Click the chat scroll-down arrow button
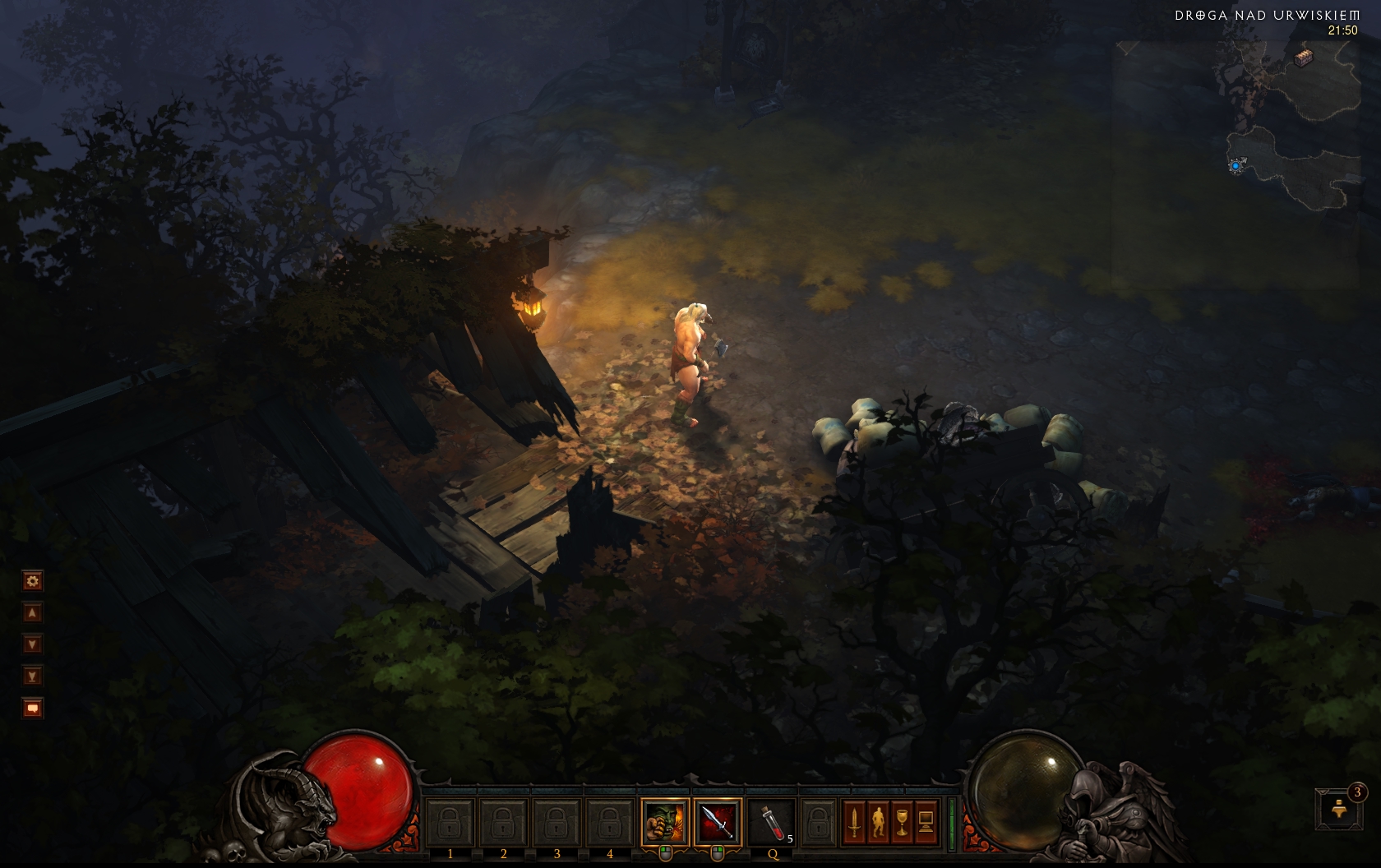This screenshot has height=868, width=1381. pyautogui.click(x=32, y=644)
